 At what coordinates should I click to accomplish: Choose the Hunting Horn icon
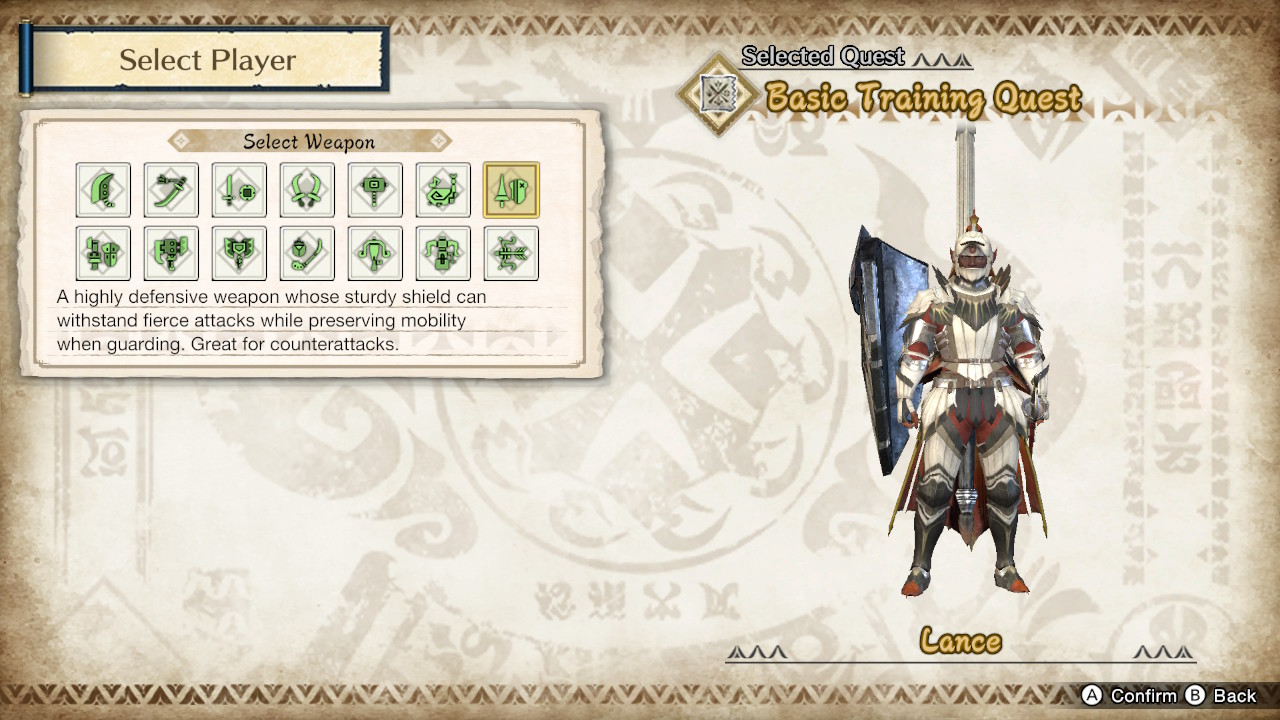pos(443,190)
